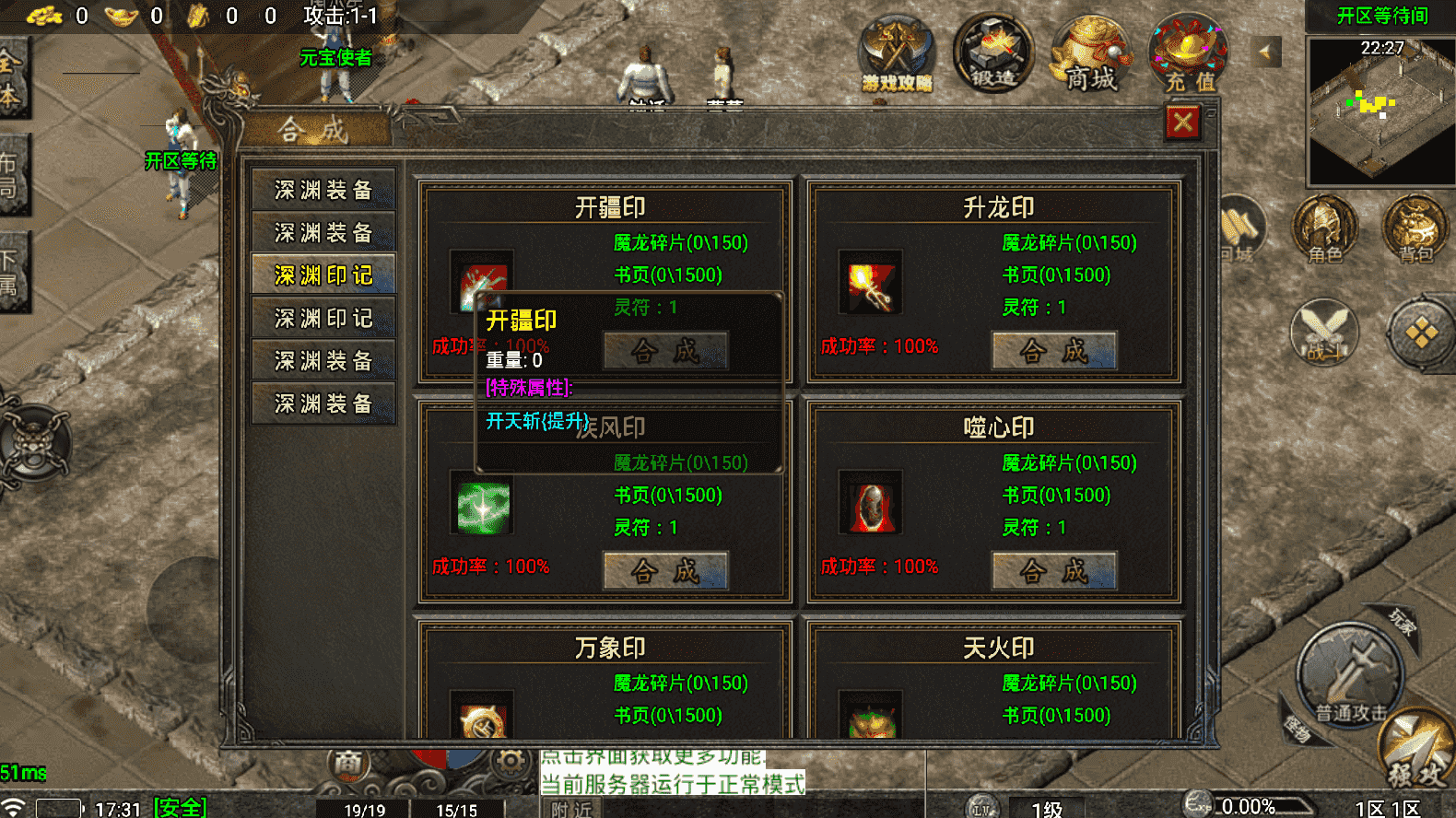Close the 合成 crafting window
This screenshot has width=1456, height=818.
click(1183, 122)
